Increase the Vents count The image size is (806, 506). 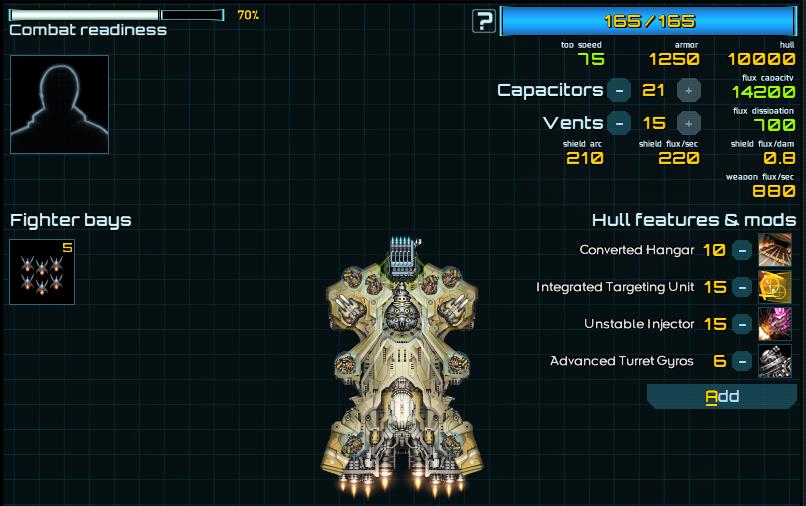coord(688,123)
